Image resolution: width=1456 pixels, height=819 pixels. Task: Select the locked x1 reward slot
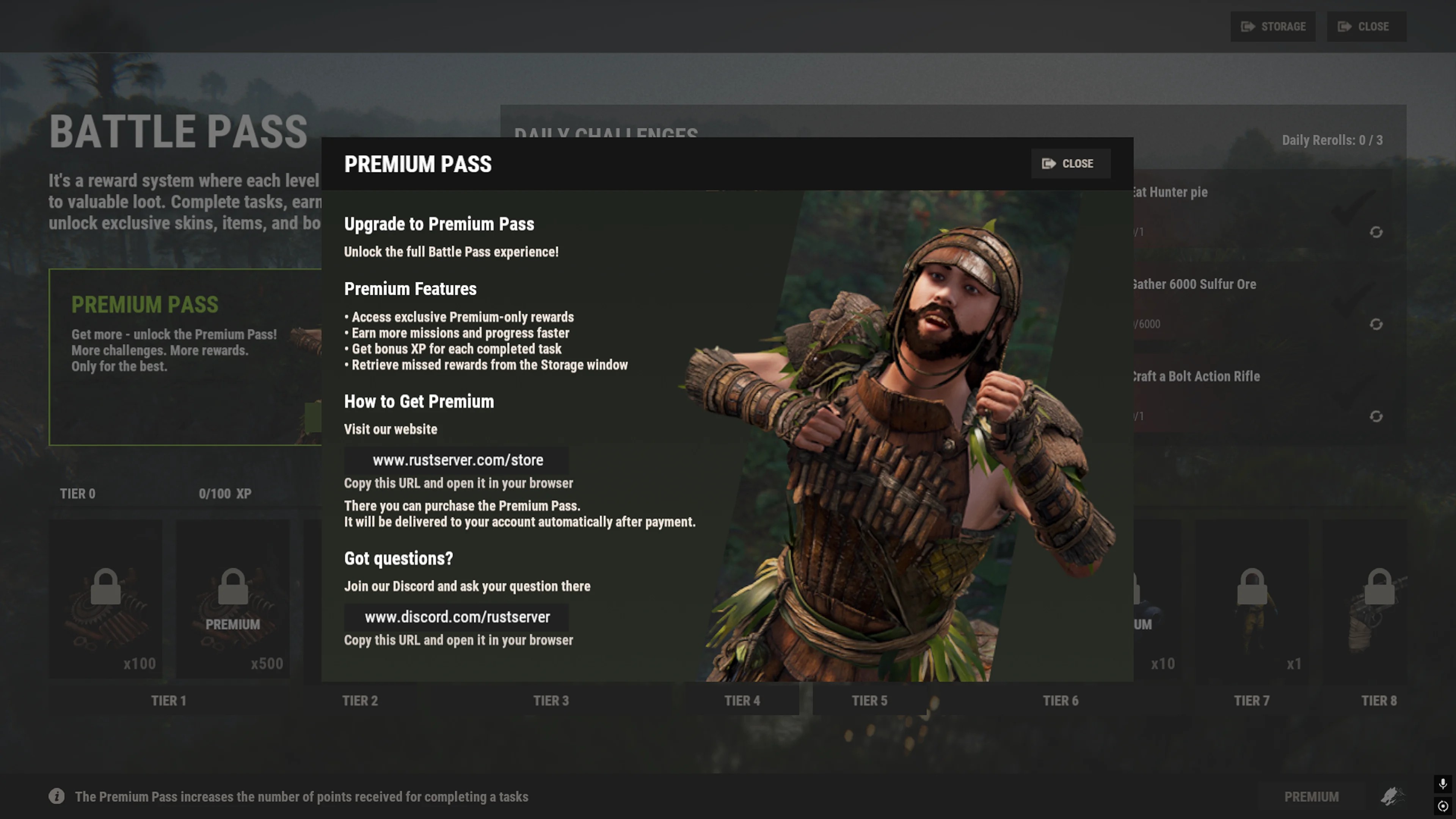[1251, 599]
